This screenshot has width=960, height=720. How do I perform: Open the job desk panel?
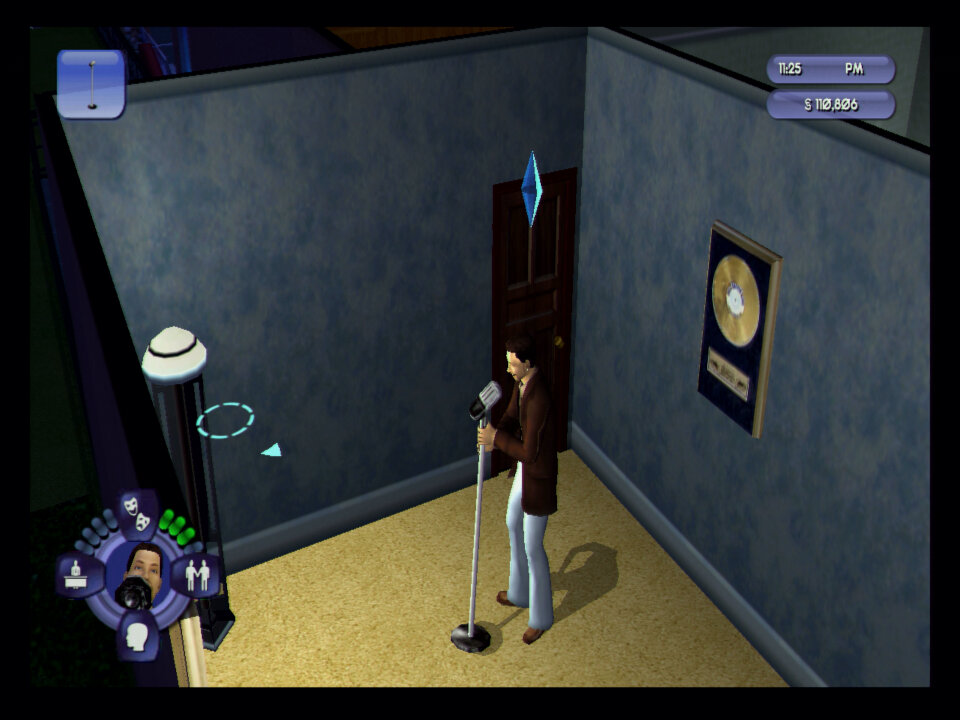[77, 575]
